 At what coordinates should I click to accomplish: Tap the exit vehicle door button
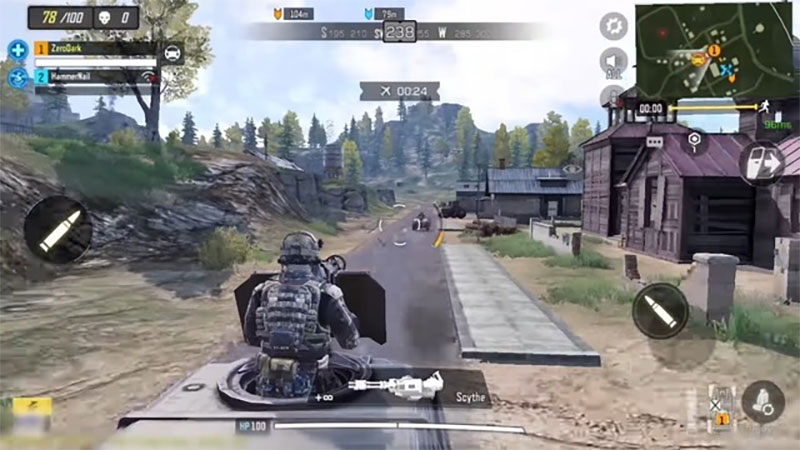click(x=762, y=160)
